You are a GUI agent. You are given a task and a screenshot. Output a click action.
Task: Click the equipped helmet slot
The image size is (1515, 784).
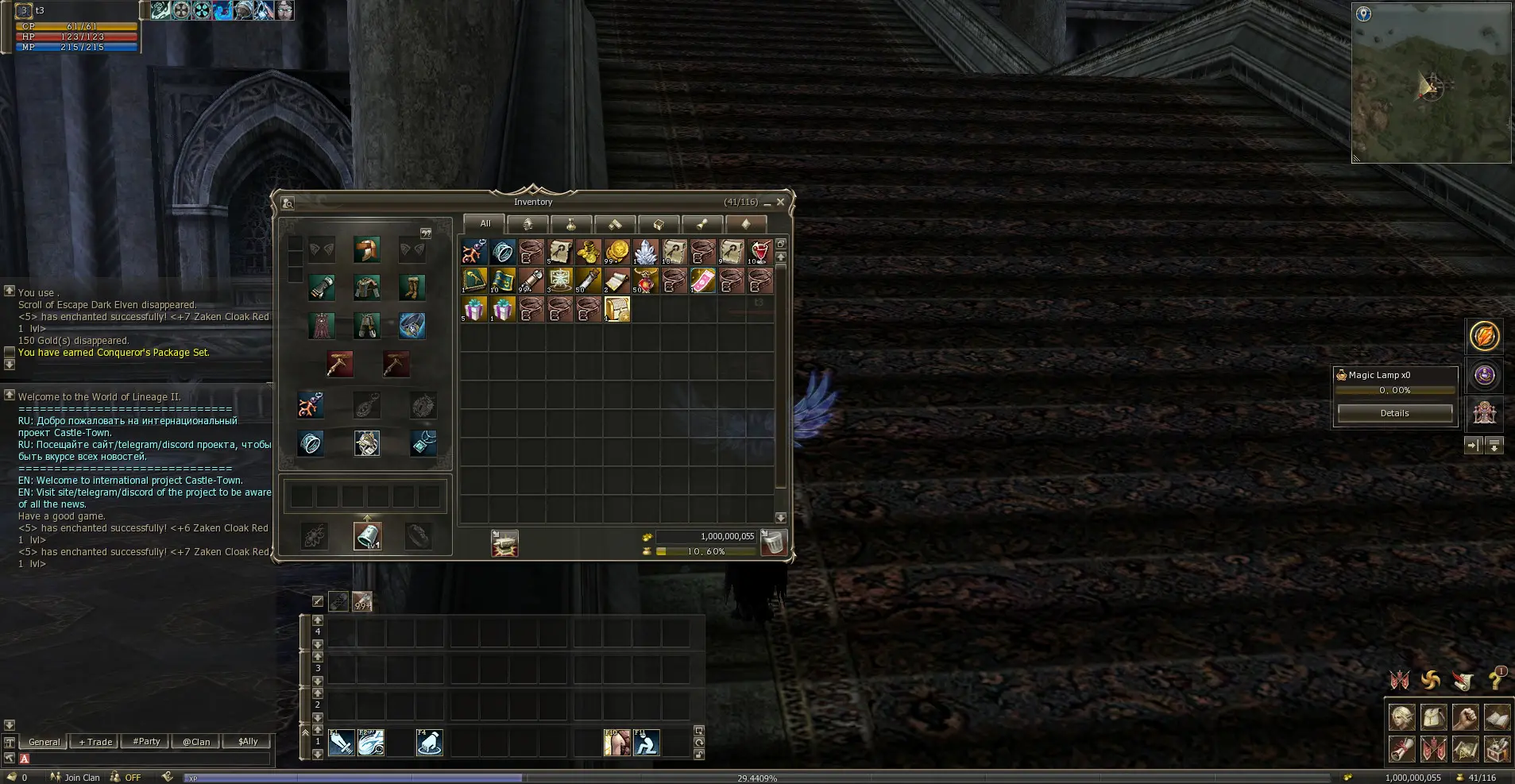tap(366, 250)
